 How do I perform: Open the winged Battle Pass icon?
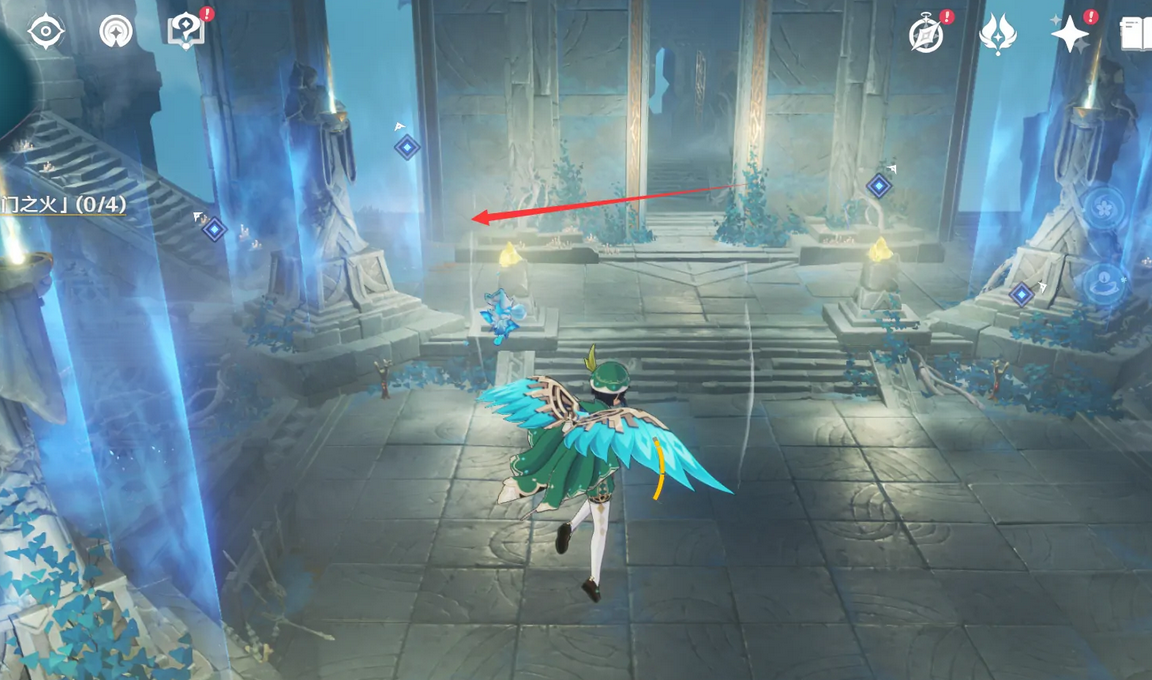pos(997,35)
